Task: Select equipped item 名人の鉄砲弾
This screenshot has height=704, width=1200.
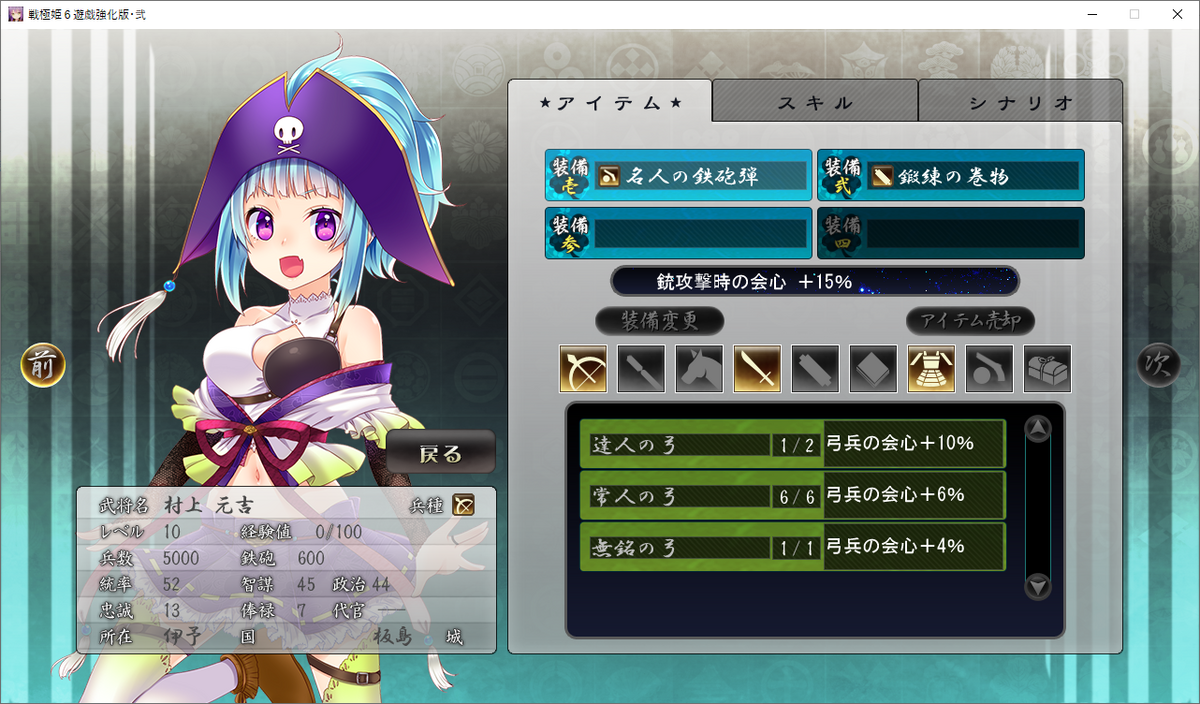Action: pyautogui.click(x=679, y=176)
